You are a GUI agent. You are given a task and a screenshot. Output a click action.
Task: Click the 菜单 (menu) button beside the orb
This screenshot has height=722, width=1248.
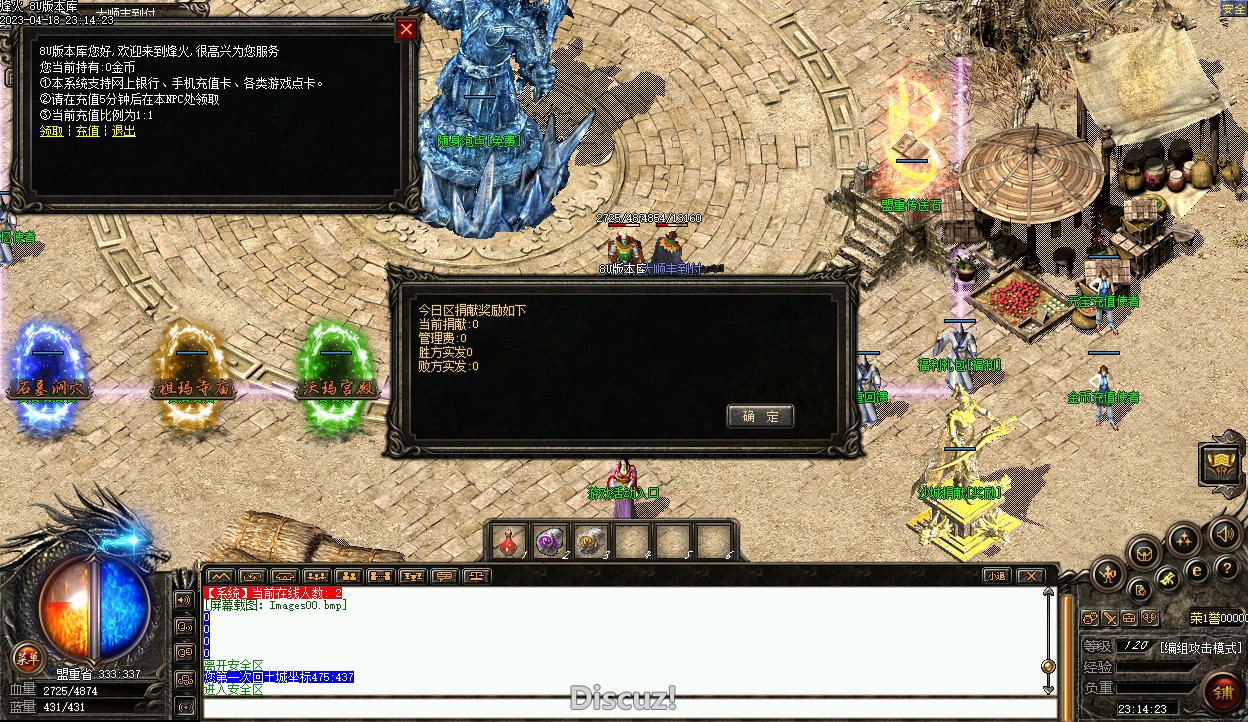click(x=26, y=658)
